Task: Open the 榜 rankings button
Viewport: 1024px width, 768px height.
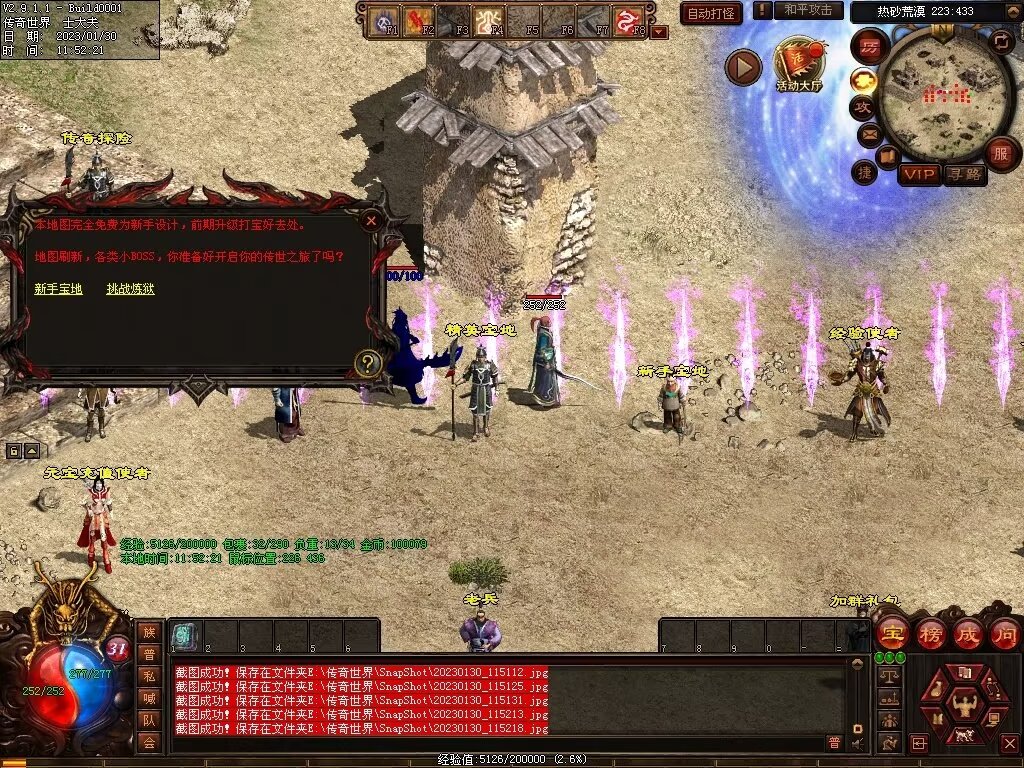Action: (930, 633)
